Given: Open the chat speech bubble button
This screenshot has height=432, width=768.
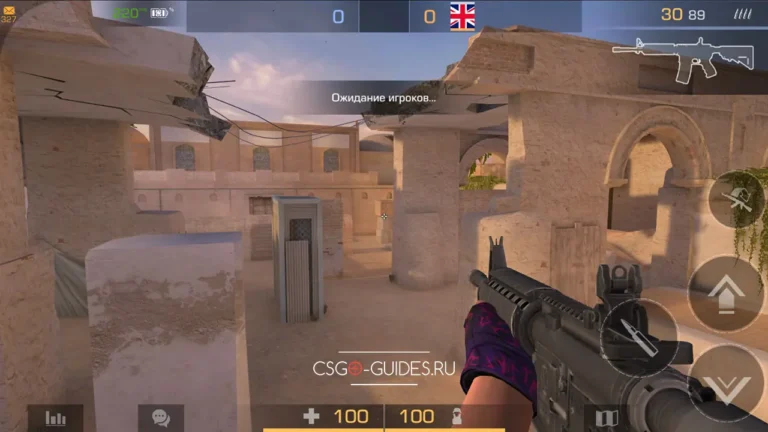Looking at the screenshot, I should [160, 418].
